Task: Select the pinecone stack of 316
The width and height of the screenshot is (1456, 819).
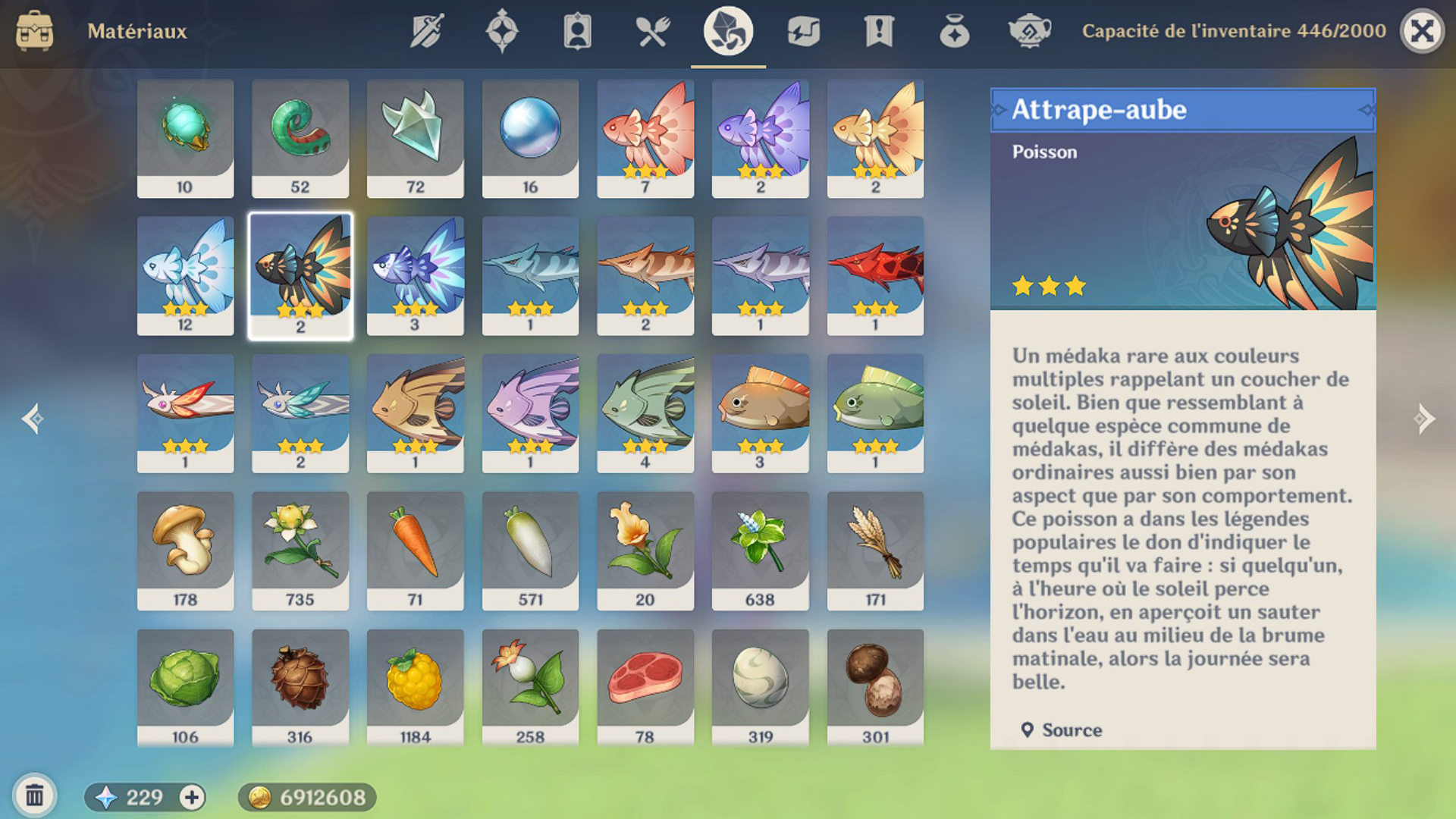Action: point(300,687)
